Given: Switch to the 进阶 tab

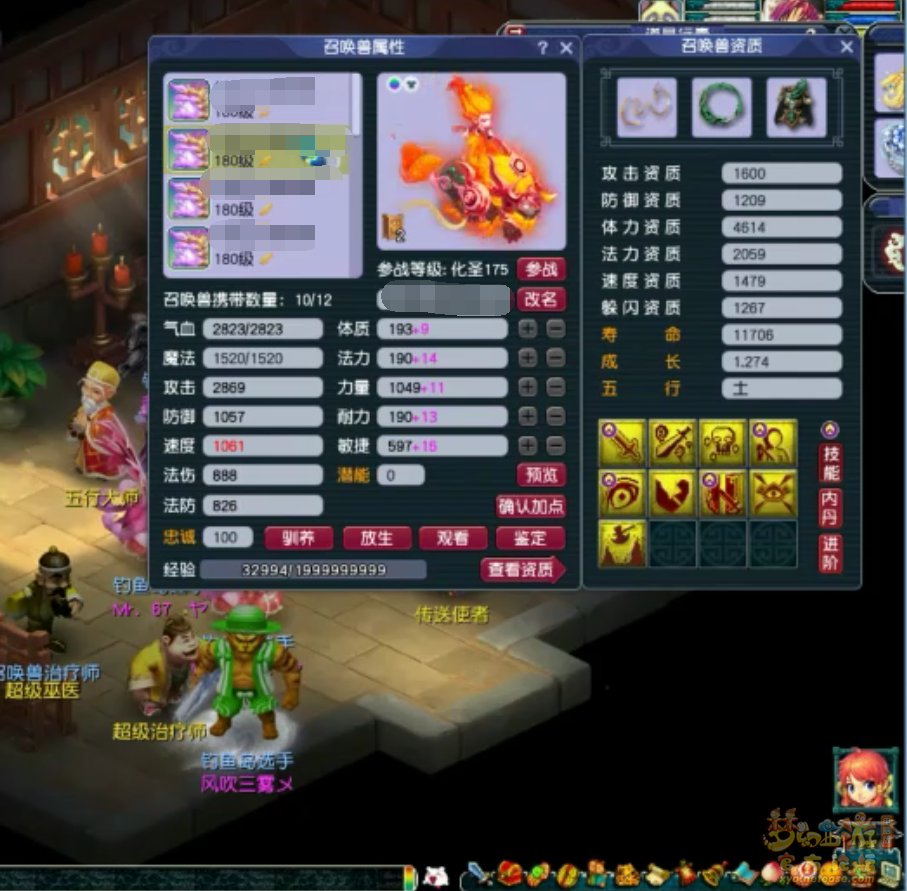Looking at the screenshot, I should click(x=830, y=553).
